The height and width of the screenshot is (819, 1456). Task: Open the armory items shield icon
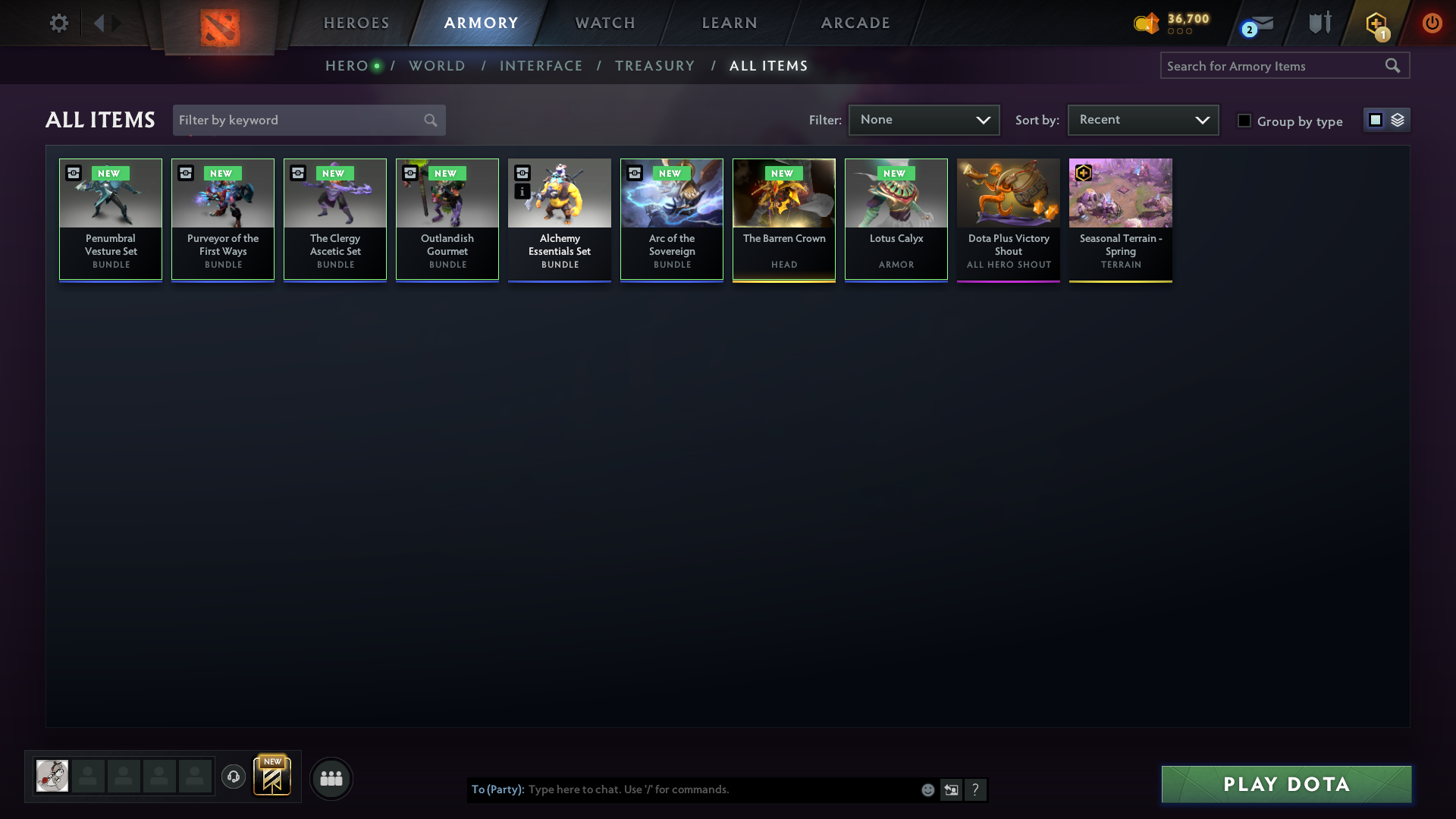point(1319,23)
